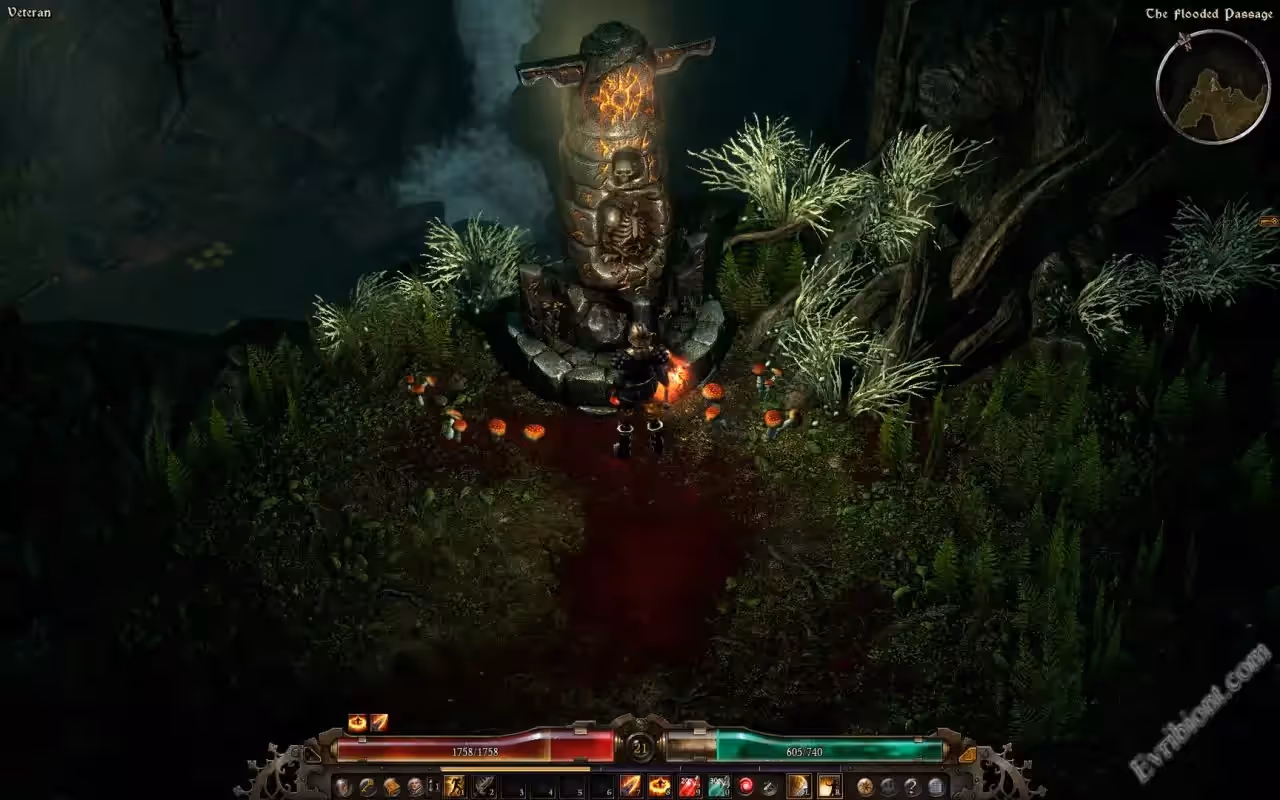Image resolution: width=1280 pixels, height=800 pixels.
Task: Open the inventory treasure chest icon
Action: point(391,786)
